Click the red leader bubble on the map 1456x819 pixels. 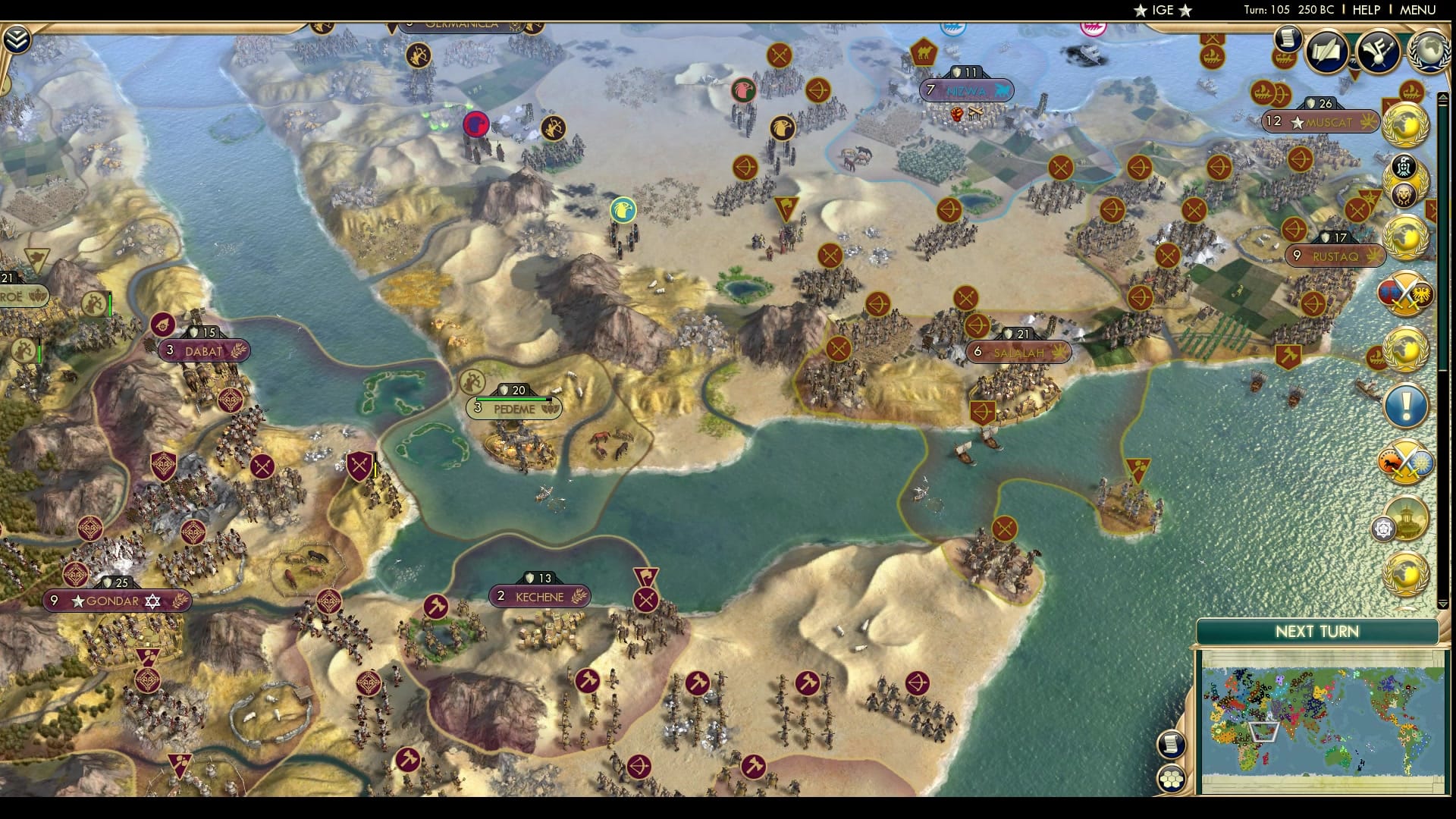tap(475, 124)
